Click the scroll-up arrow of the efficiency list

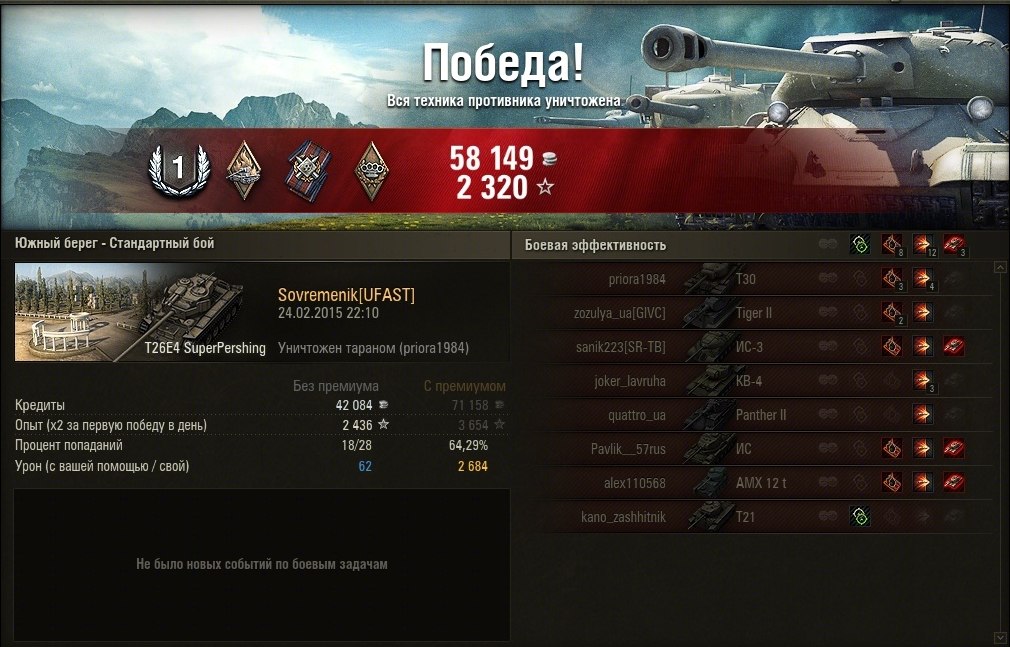click(x=1000, y=268)
